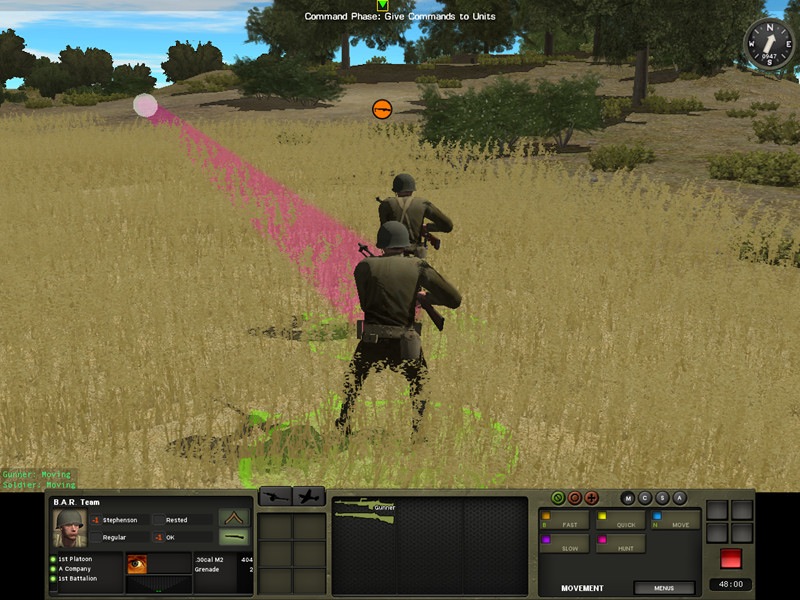Click the red end-turn button
The width and height of the screenshot is (800, 600).
[x=731, y=558]
